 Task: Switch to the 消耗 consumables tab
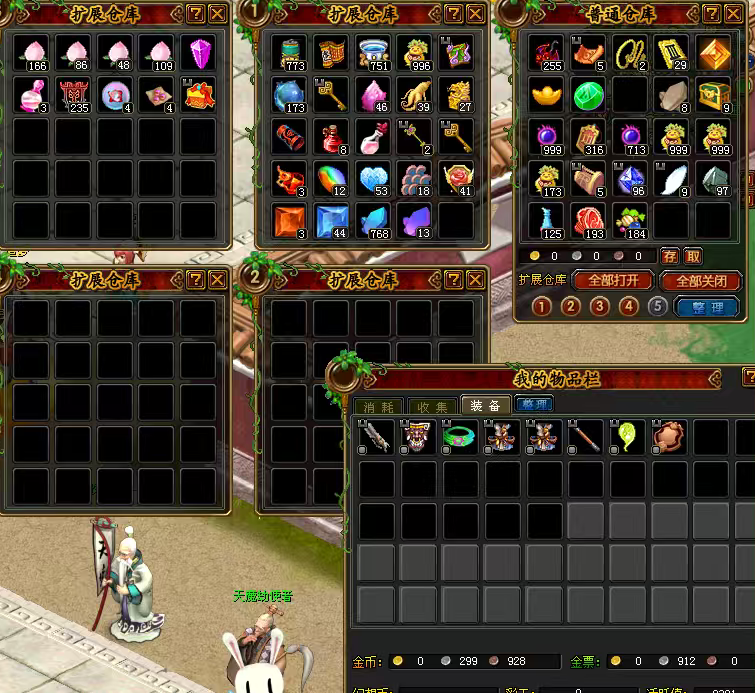[378, 406]
